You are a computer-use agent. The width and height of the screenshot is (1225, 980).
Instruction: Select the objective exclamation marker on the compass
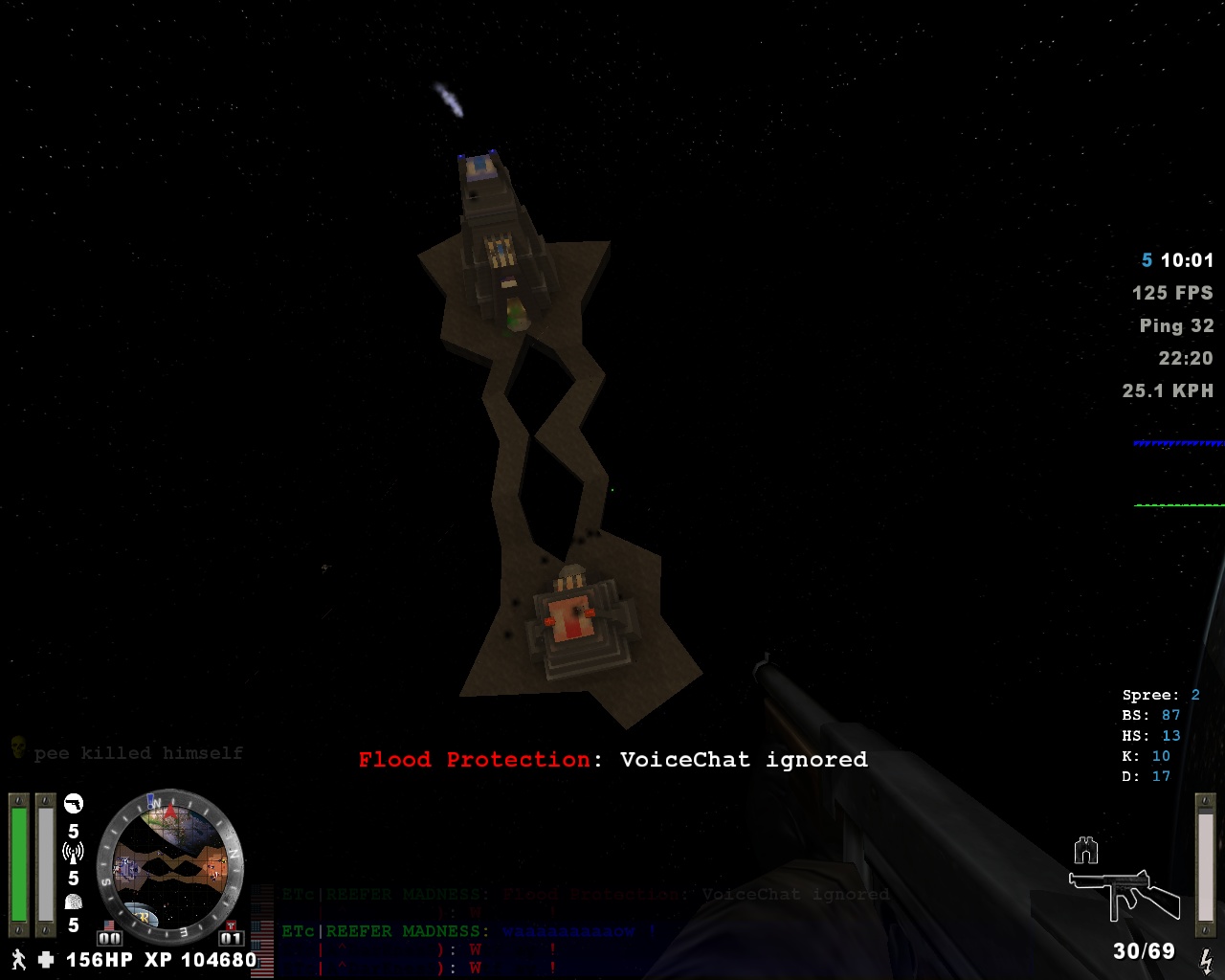coord(150,800)
